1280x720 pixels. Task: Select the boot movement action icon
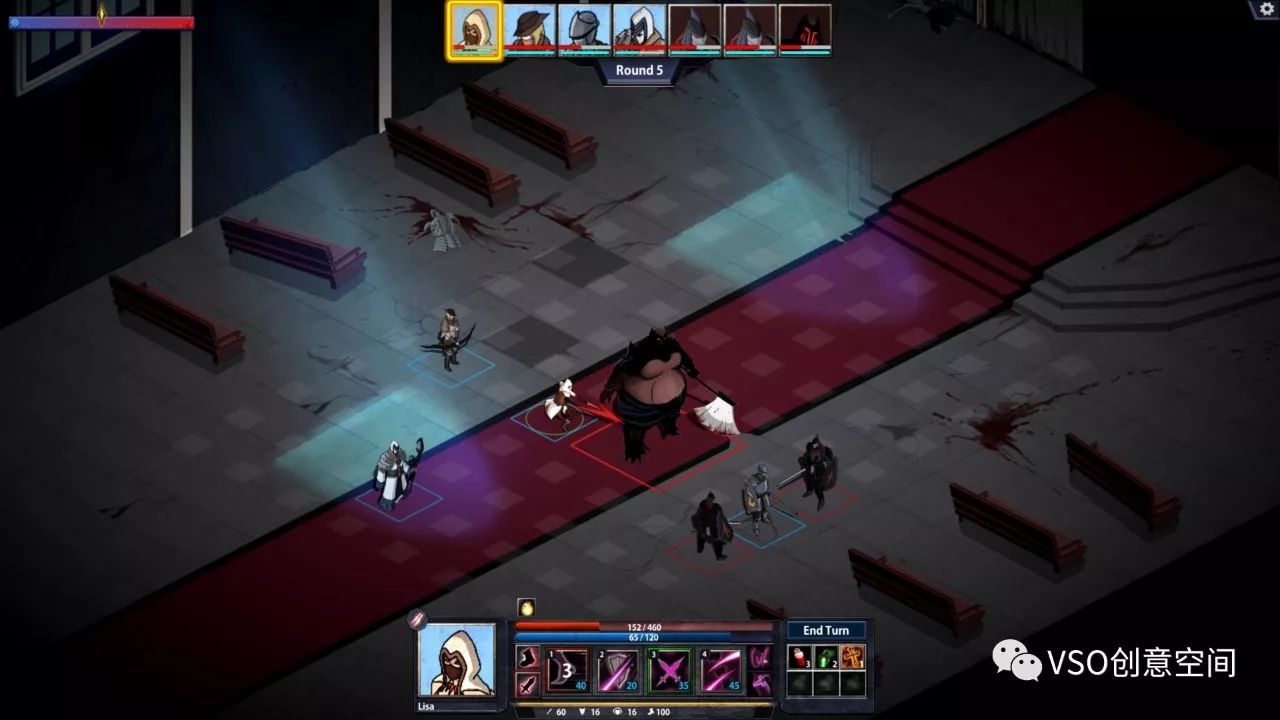coord(527,658)
